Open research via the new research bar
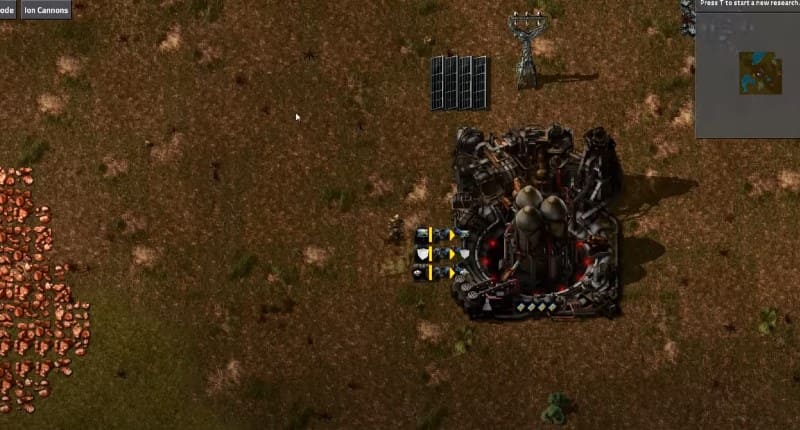The image size is (800, 430). [748, 4]
